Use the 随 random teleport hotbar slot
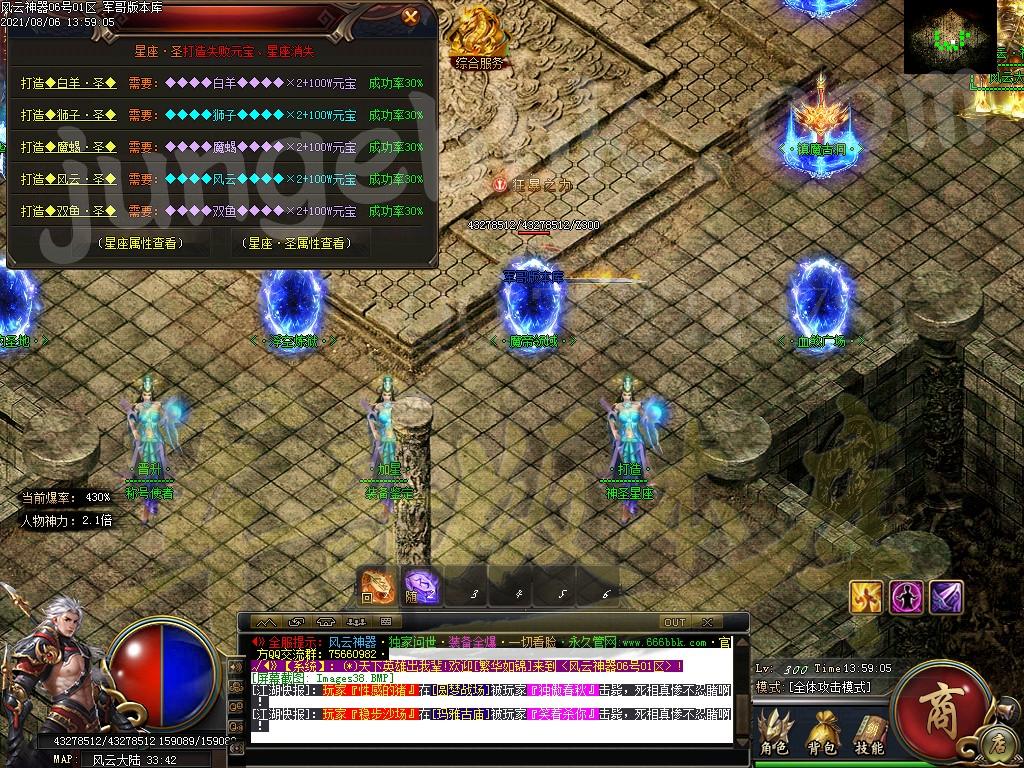Viewport: 1024px width, 768px height. [420, 587]
